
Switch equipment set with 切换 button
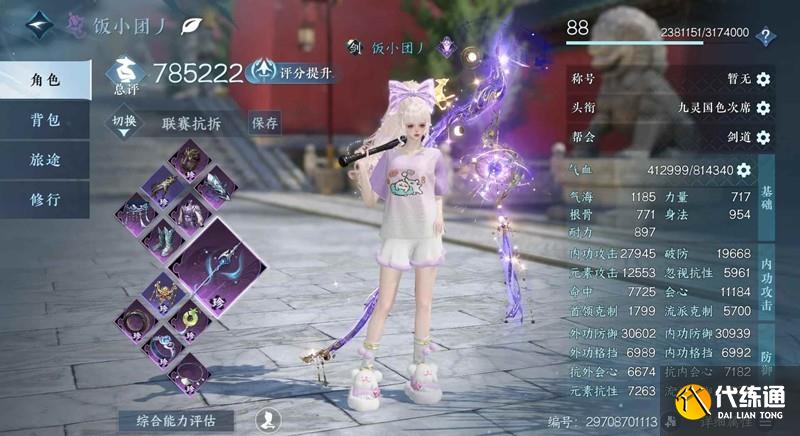click(123, 123)
